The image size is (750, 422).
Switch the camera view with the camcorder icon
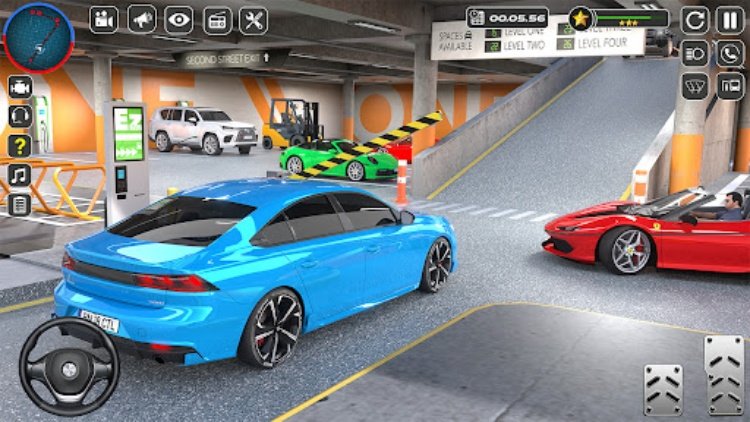pyautogui.click(x=104, y=19)
